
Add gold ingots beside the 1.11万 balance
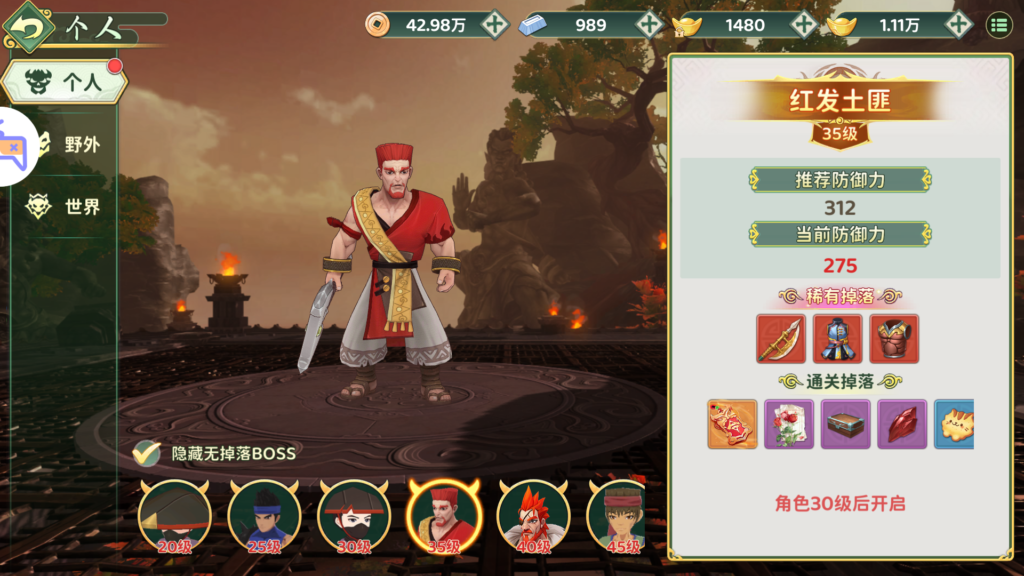pos(958,25)
